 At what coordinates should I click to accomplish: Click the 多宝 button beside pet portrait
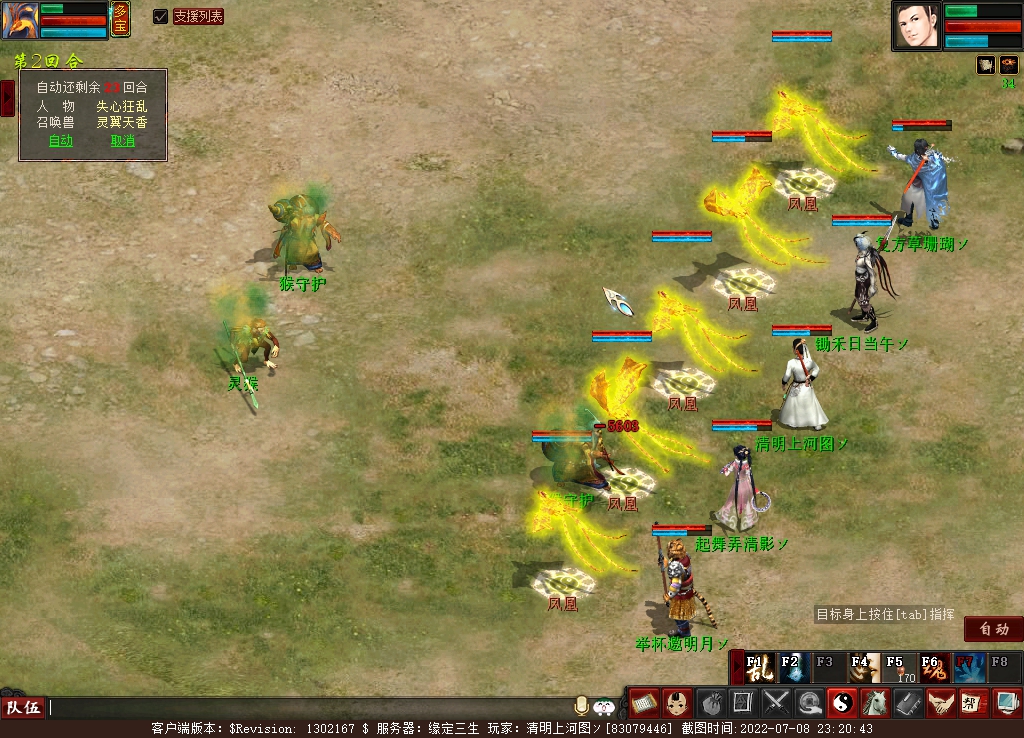(x=120, y=19)
